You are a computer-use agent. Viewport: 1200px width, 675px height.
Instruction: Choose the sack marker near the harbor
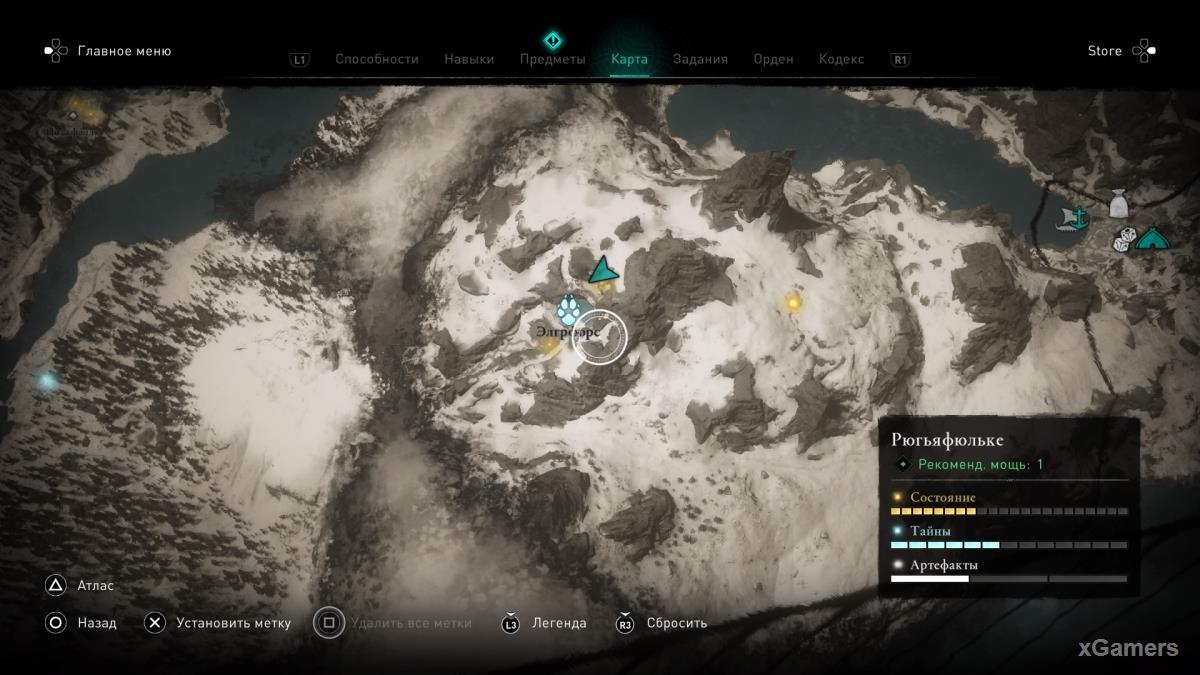(x=1119, y=205)
